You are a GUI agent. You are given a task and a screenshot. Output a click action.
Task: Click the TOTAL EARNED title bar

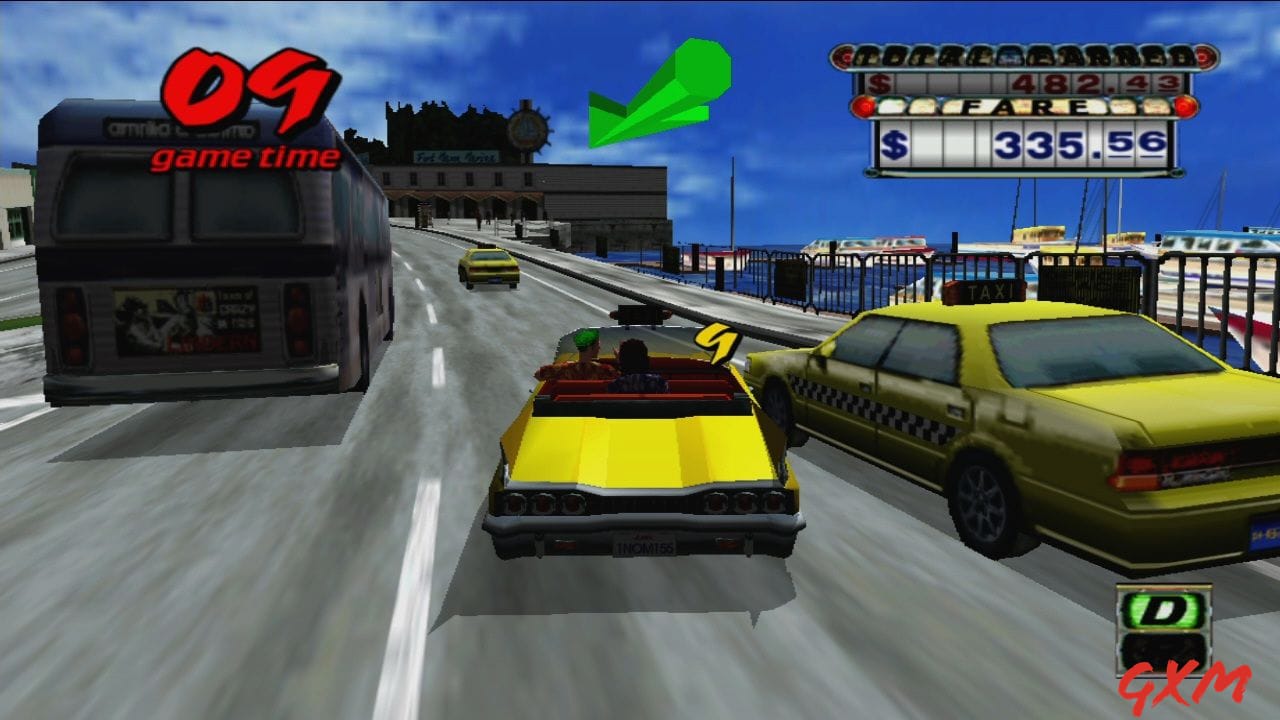pos(1020,57)
